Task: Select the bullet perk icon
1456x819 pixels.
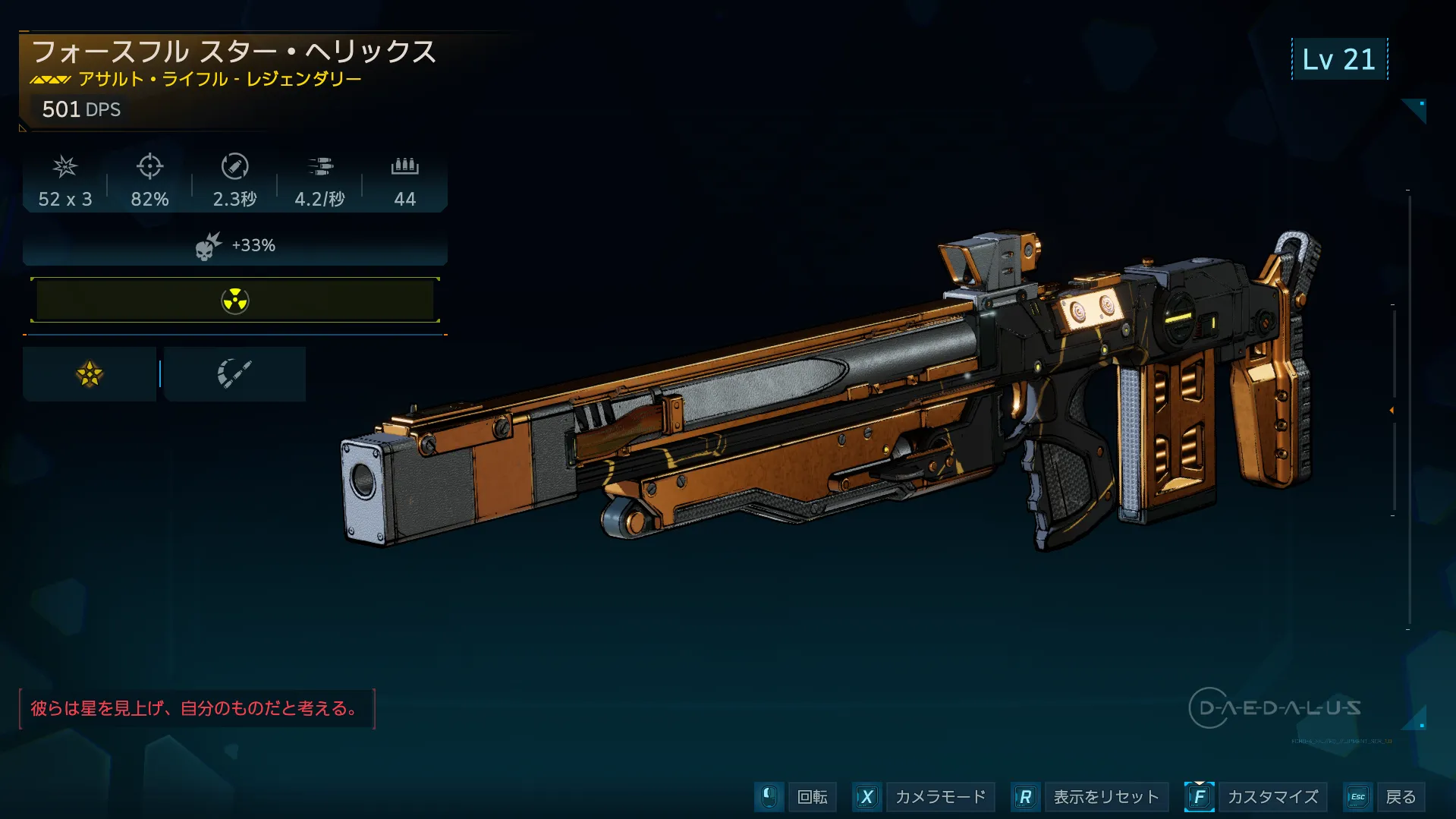Action: (234, 374)
